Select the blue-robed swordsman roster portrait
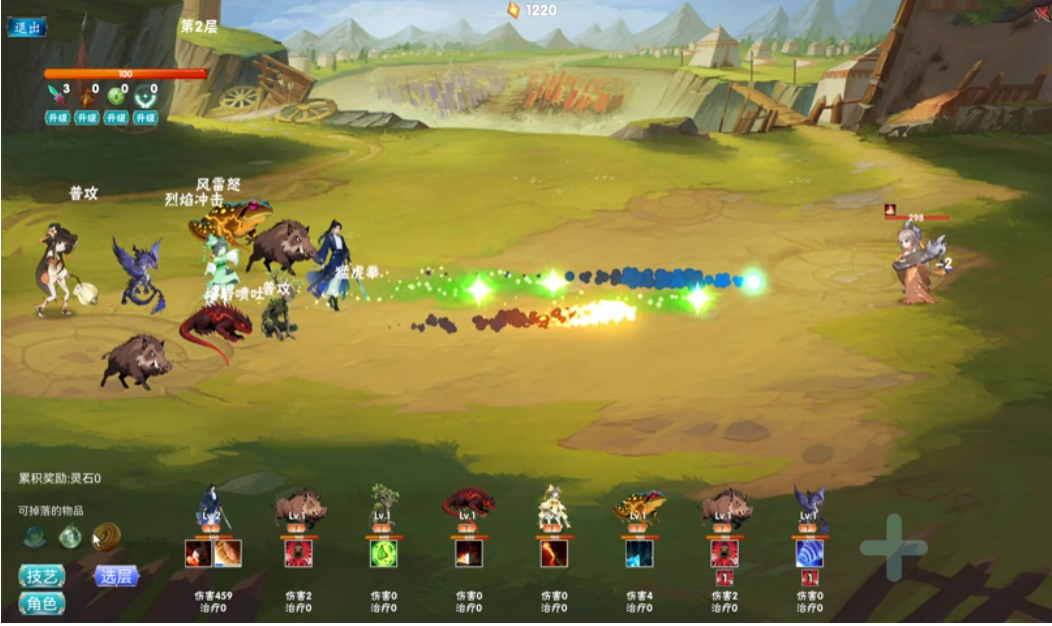 (x=211, y=507)
